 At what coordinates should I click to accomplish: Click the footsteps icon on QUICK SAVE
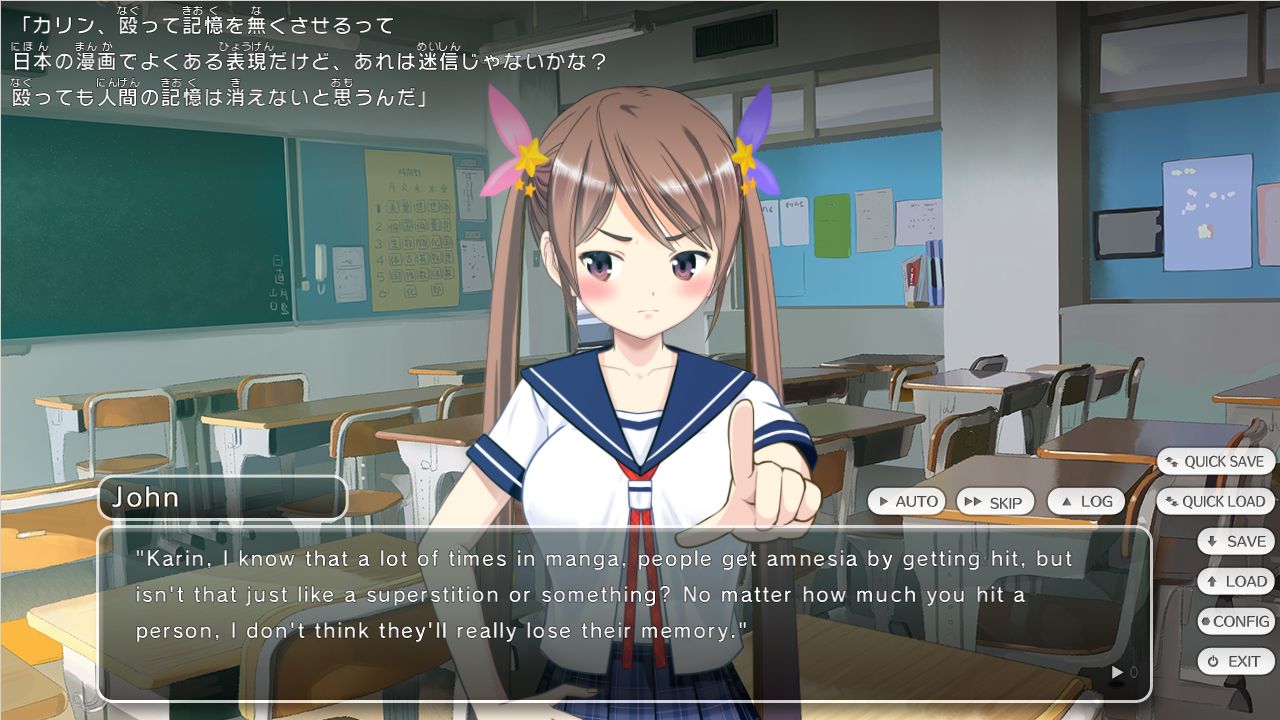(1172, 460)
